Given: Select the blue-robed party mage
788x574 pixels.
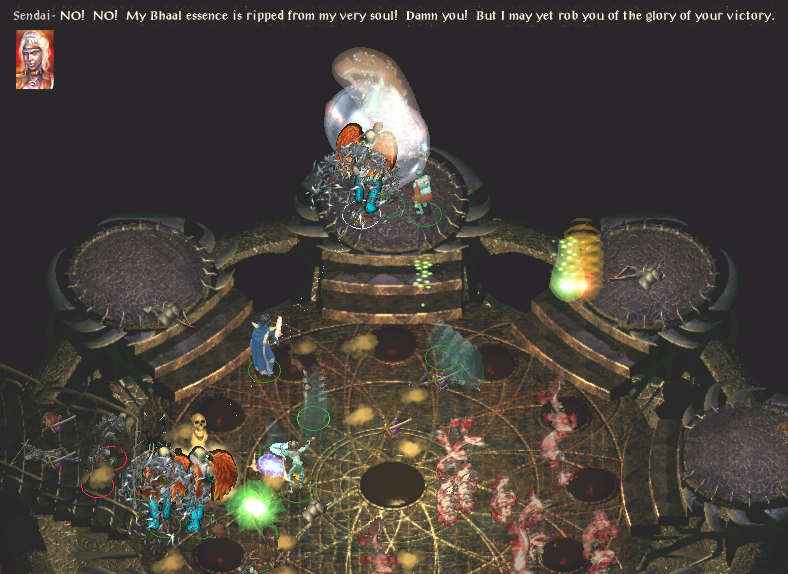Looking at the screenshot, I should (263, 346).
